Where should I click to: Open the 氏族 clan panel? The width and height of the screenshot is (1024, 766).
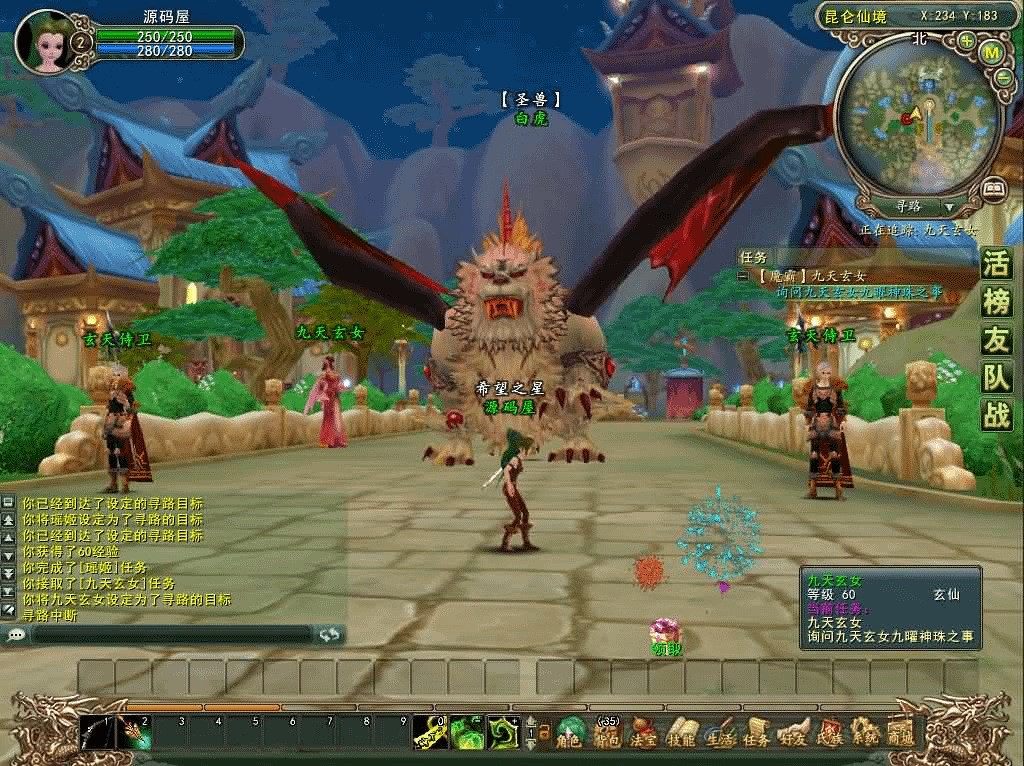click(830, 734)
